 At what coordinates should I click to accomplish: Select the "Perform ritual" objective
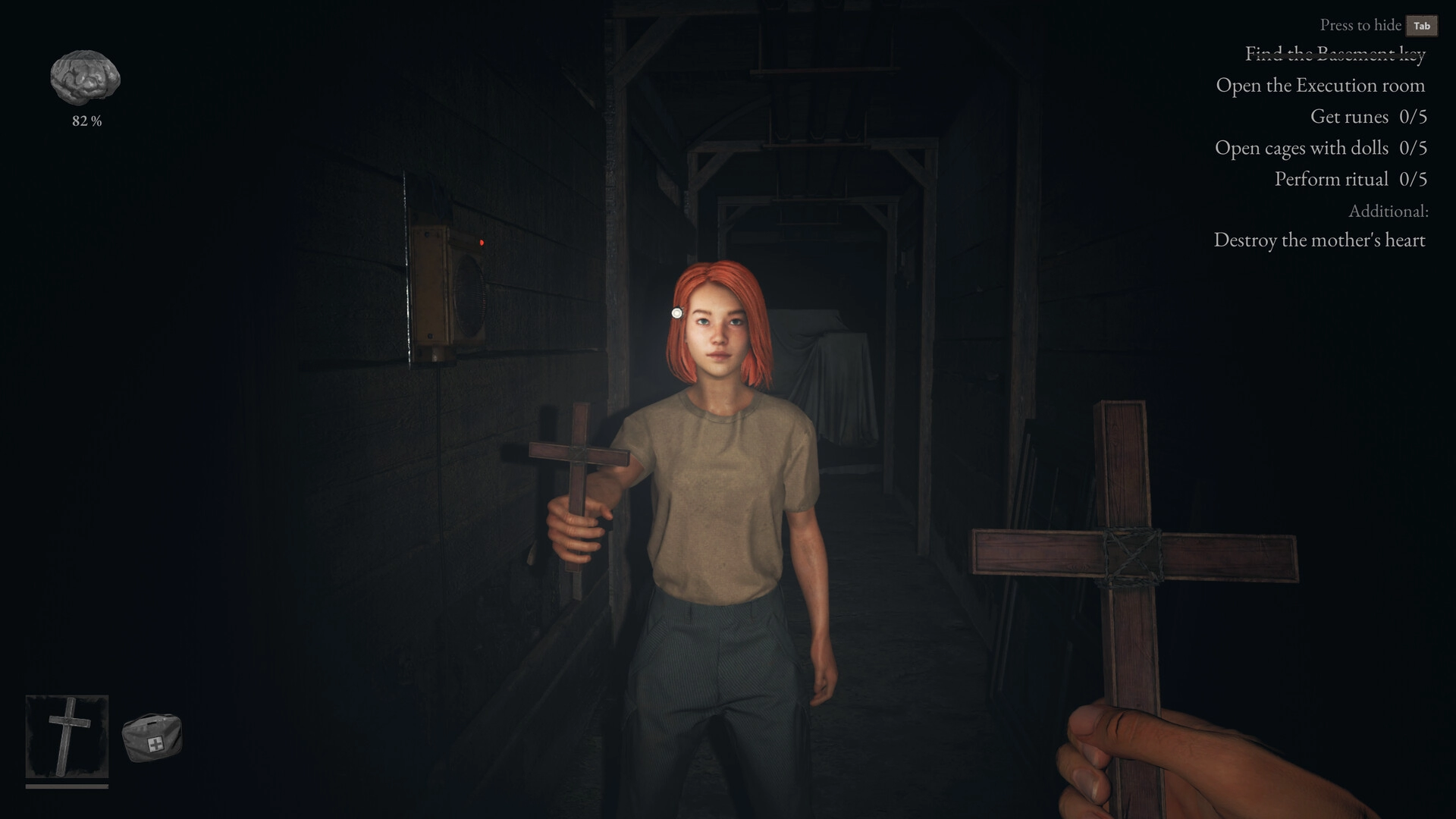(1350, 179)
